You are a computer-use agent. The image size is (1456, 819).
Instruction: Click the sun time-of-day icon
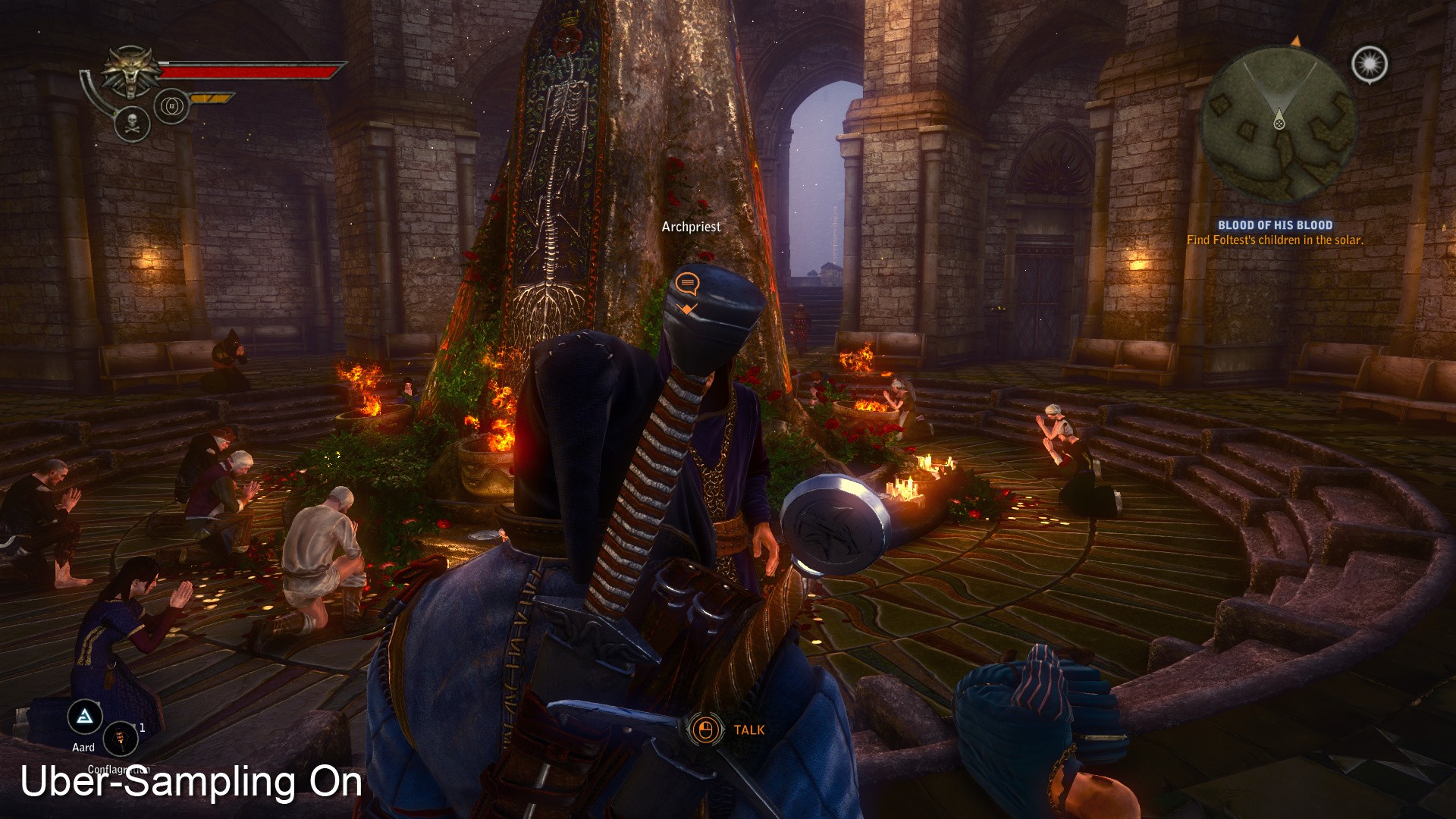tap(1370, 64)
